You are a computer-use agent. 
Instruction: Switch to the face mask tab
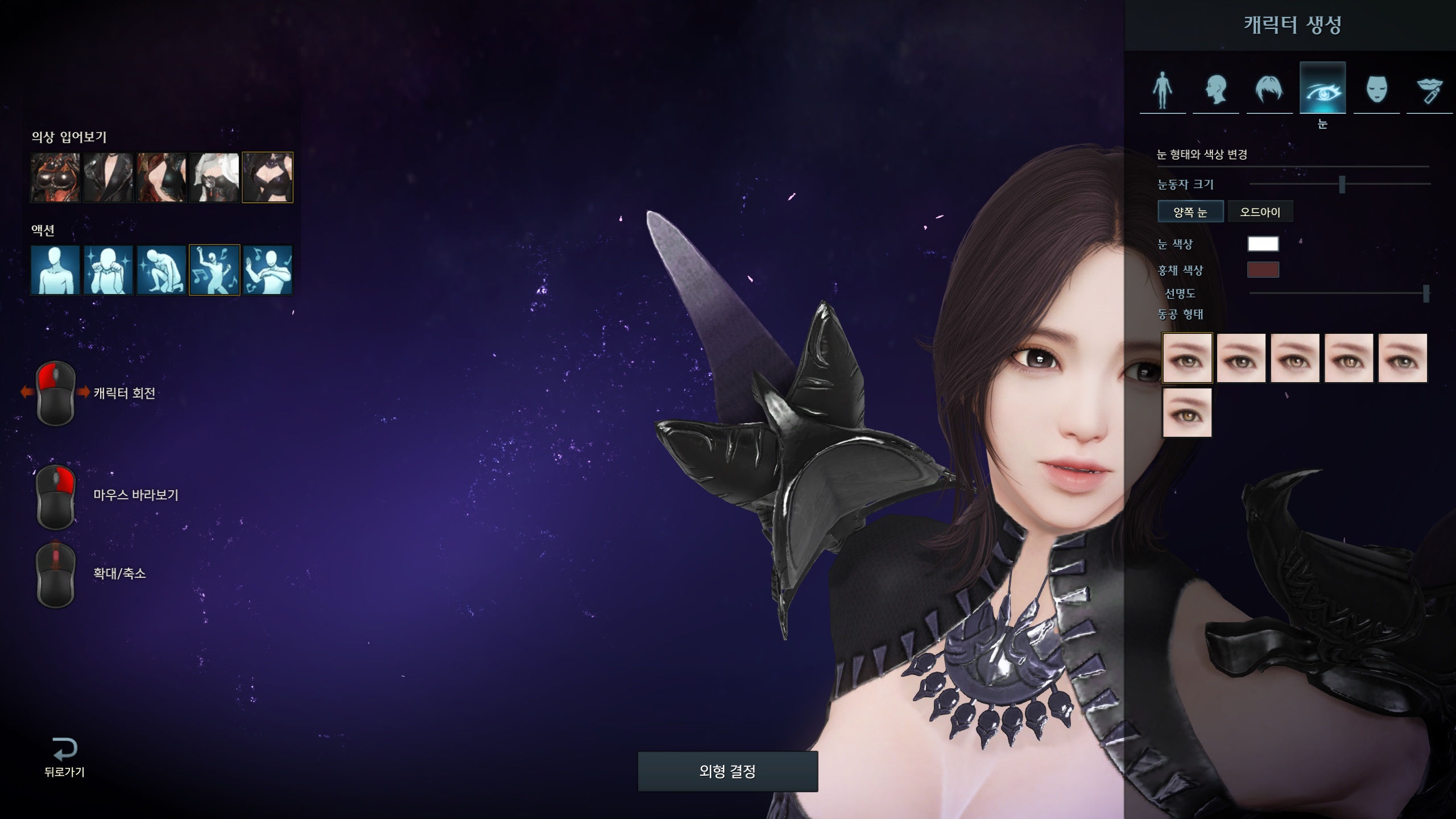(x=1376, y=90)
